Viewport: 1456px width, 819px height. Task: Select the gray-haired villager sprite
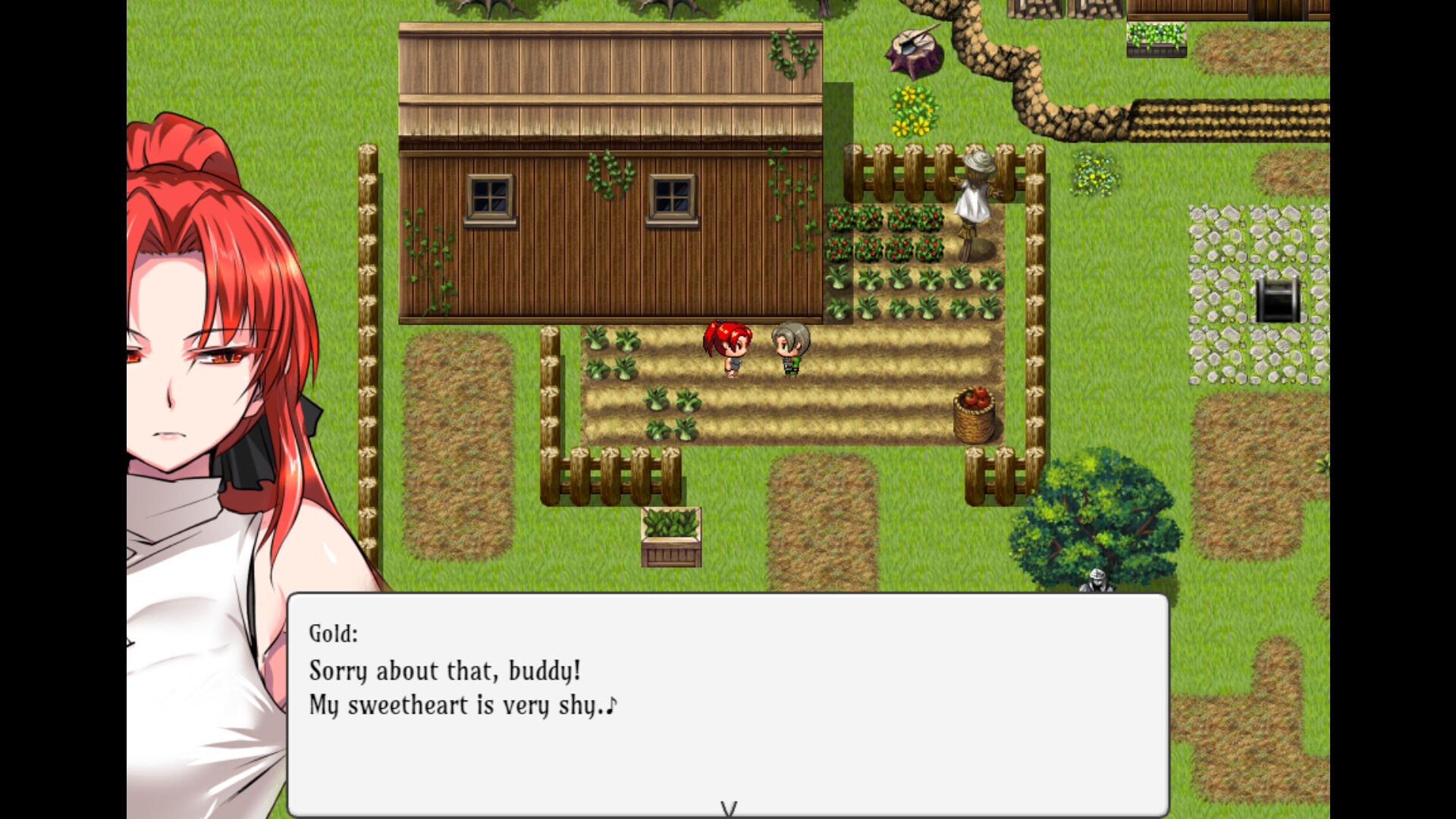tap(789, 349)
